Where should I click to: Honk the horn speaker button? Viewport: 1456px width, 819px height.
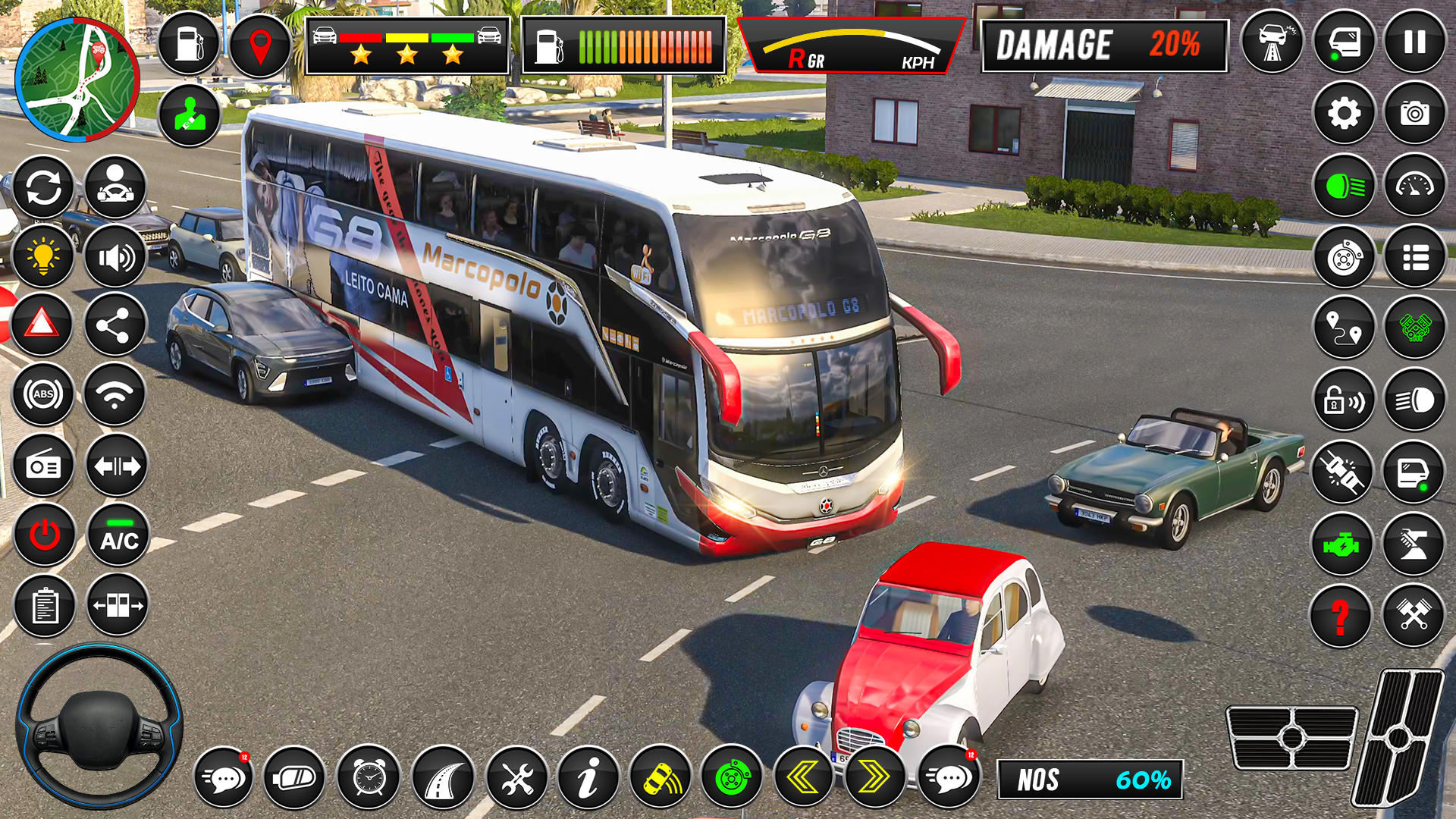(x=115, y=257)
